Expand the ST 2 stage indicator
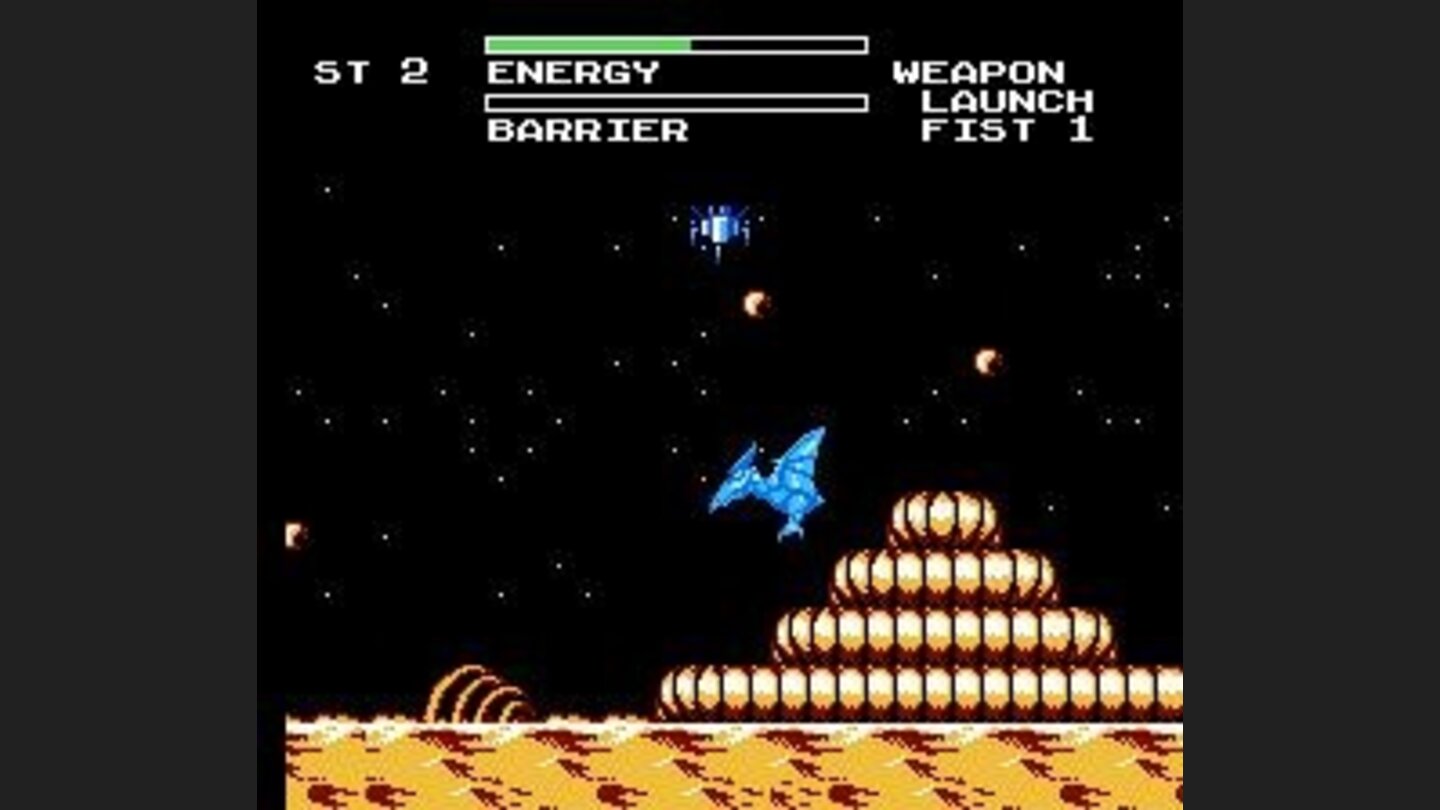 [372, 72]
